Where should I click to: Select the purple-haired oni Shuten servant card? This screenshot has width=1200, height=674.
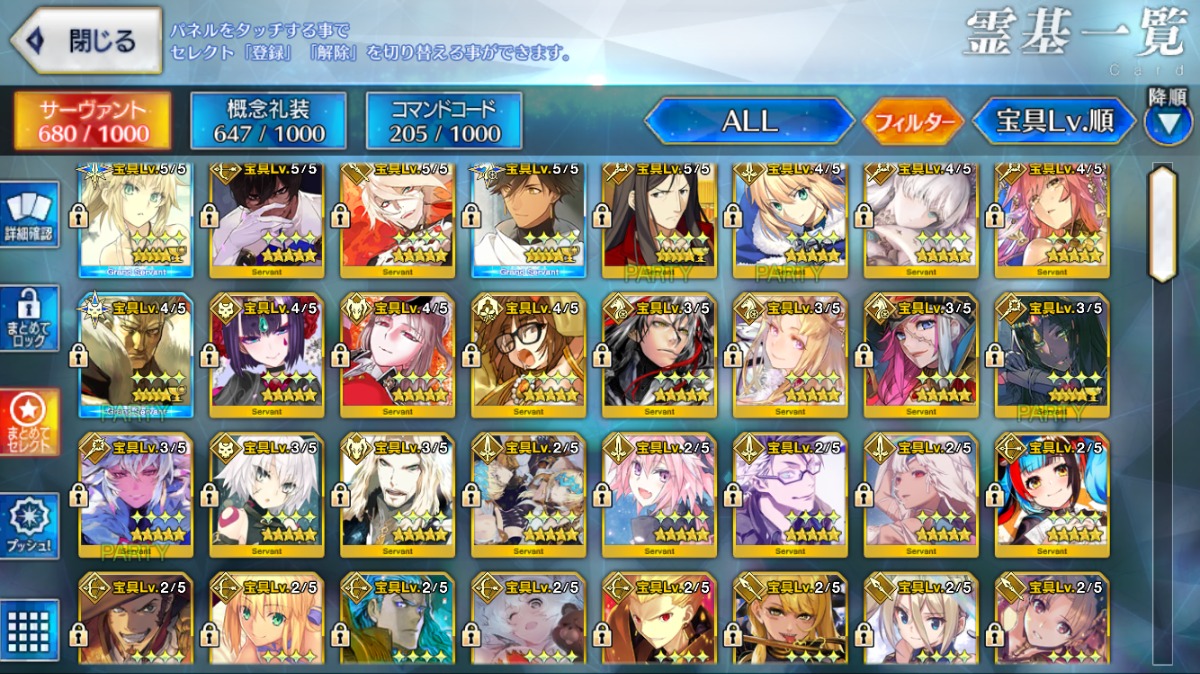click(x=267, y=354)
